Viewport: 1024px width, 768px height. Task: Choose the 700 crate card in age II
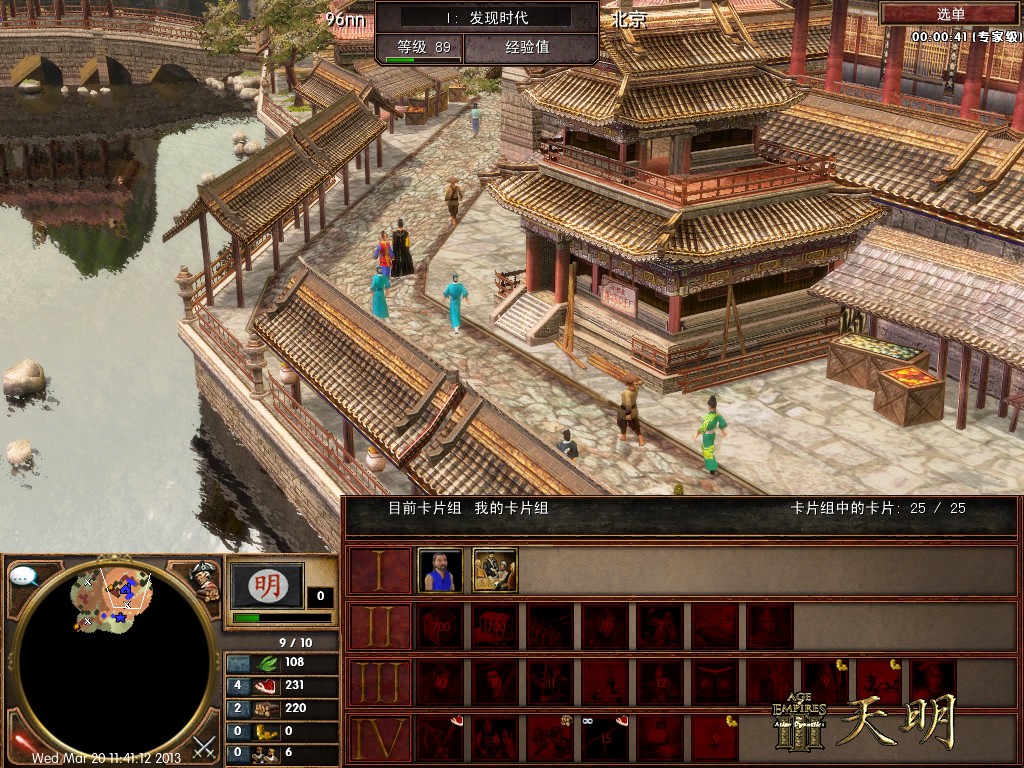click(x=440, y=626)
